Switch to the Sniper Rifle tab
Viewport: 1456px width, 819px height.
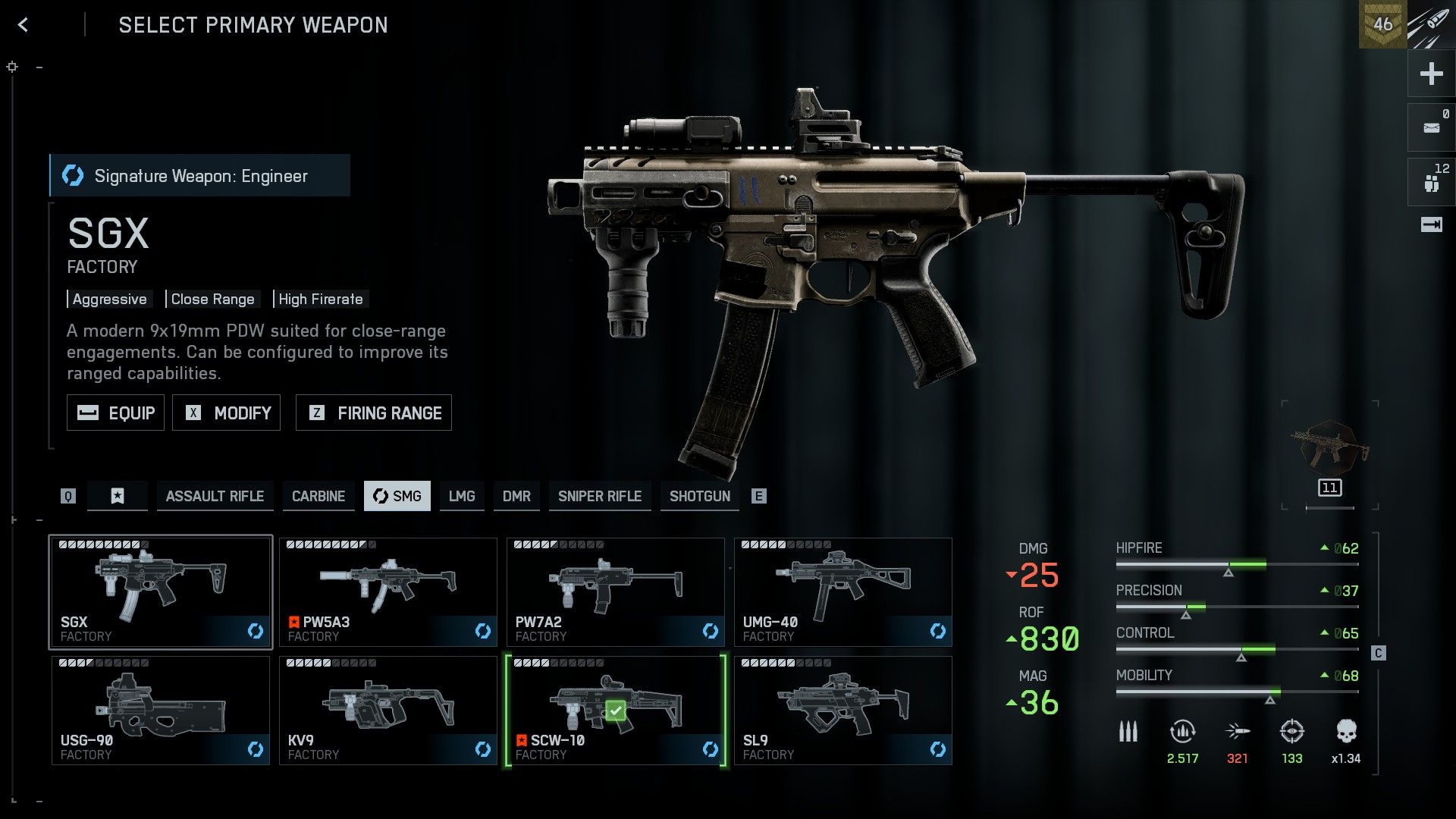click(x=600, y=496)
